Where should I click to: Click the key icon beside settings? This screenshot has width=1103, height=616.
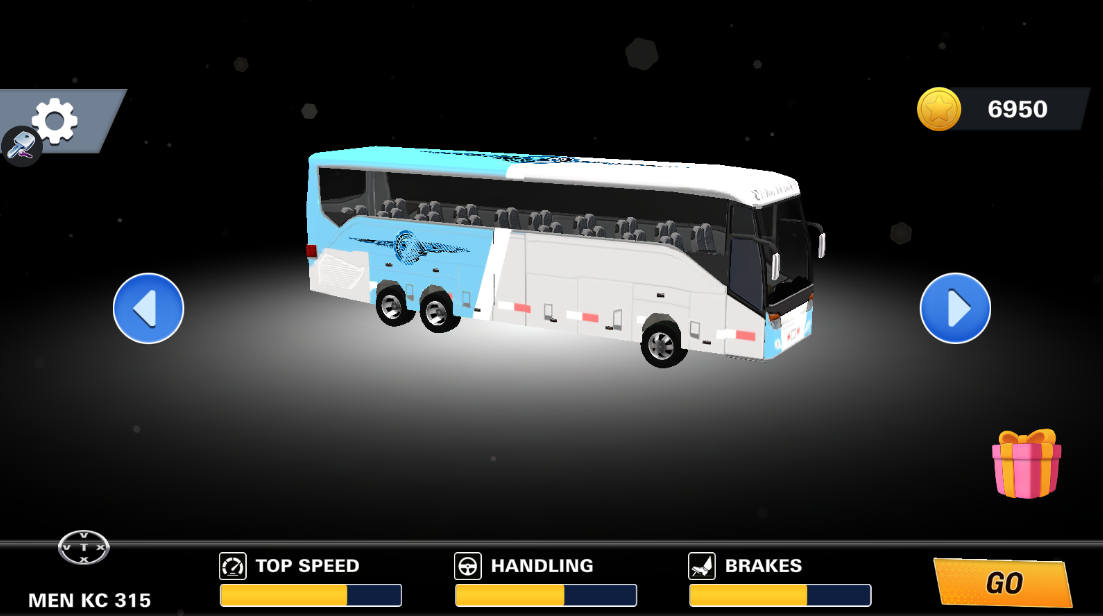point(20,146)
